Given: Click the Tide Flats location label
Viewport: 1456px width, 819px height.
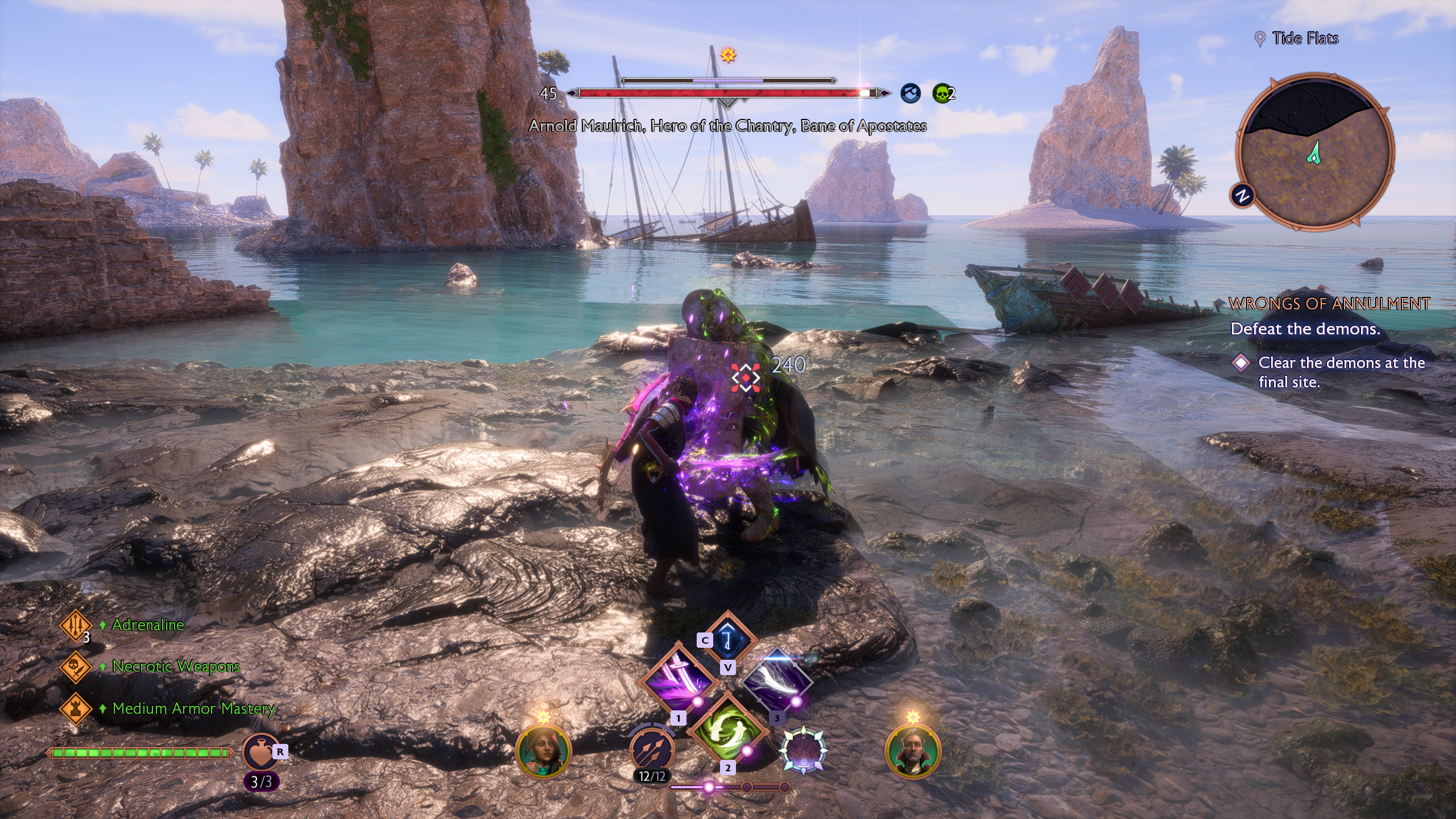Looking at the screenshot, I should [x=1305, y=39].
